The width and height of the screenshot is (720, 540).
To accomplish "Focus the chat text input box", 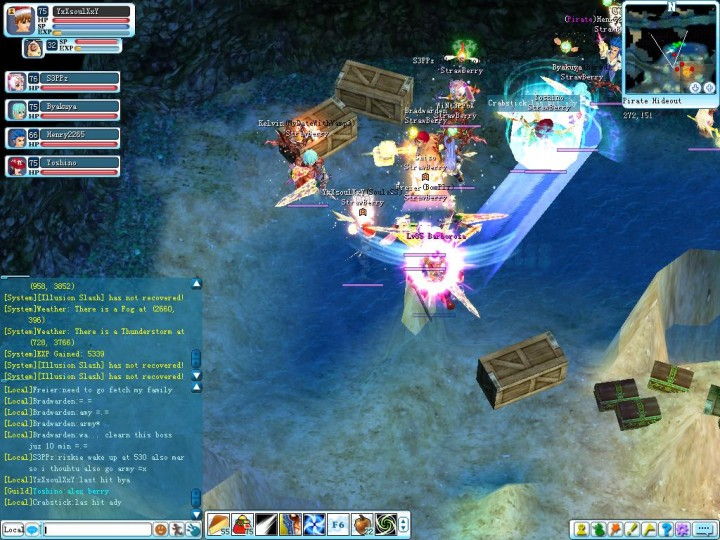I will coord(95,529).
